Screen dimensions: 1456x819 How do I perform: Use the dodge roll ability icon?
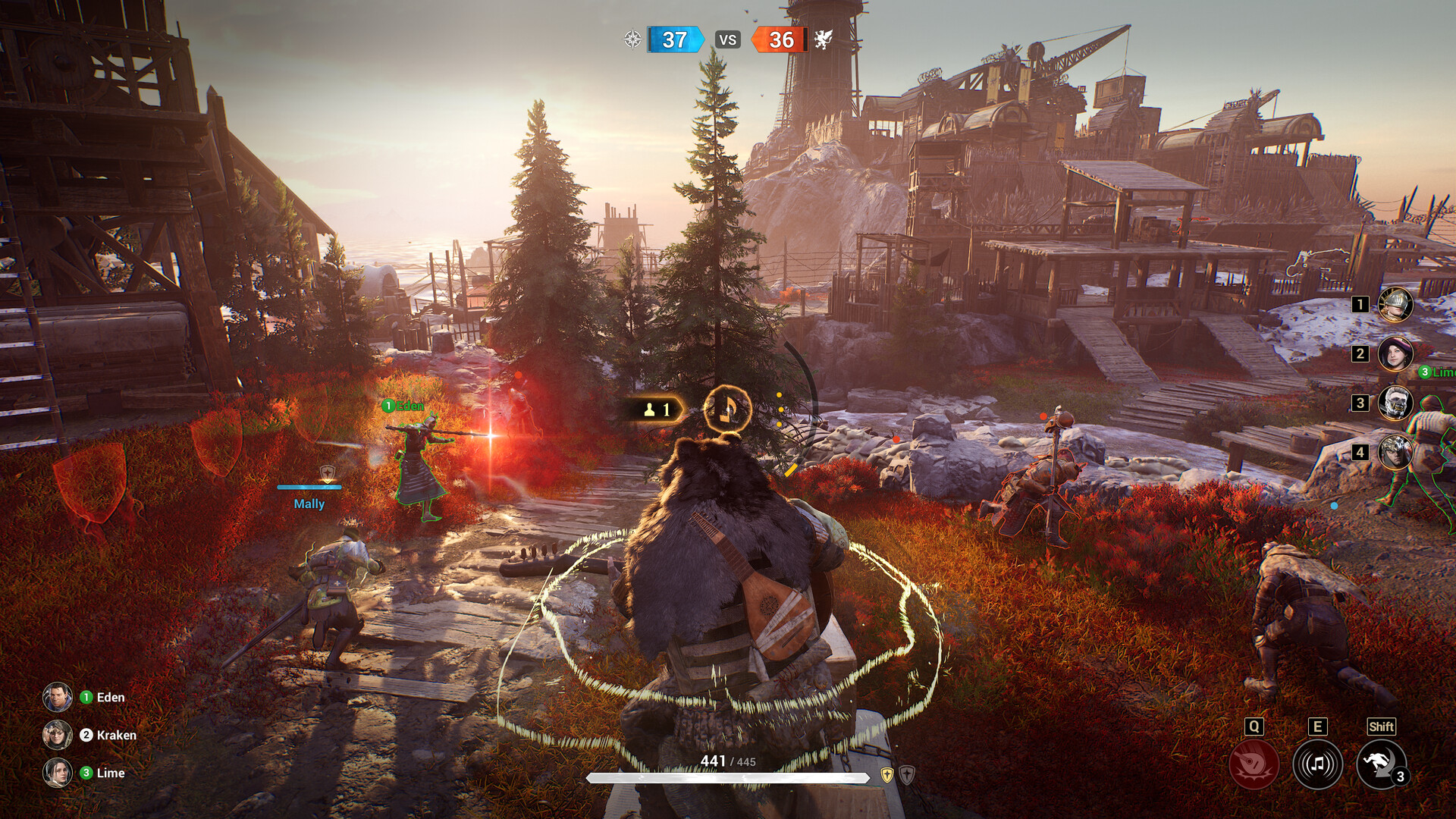point(1381,764)
